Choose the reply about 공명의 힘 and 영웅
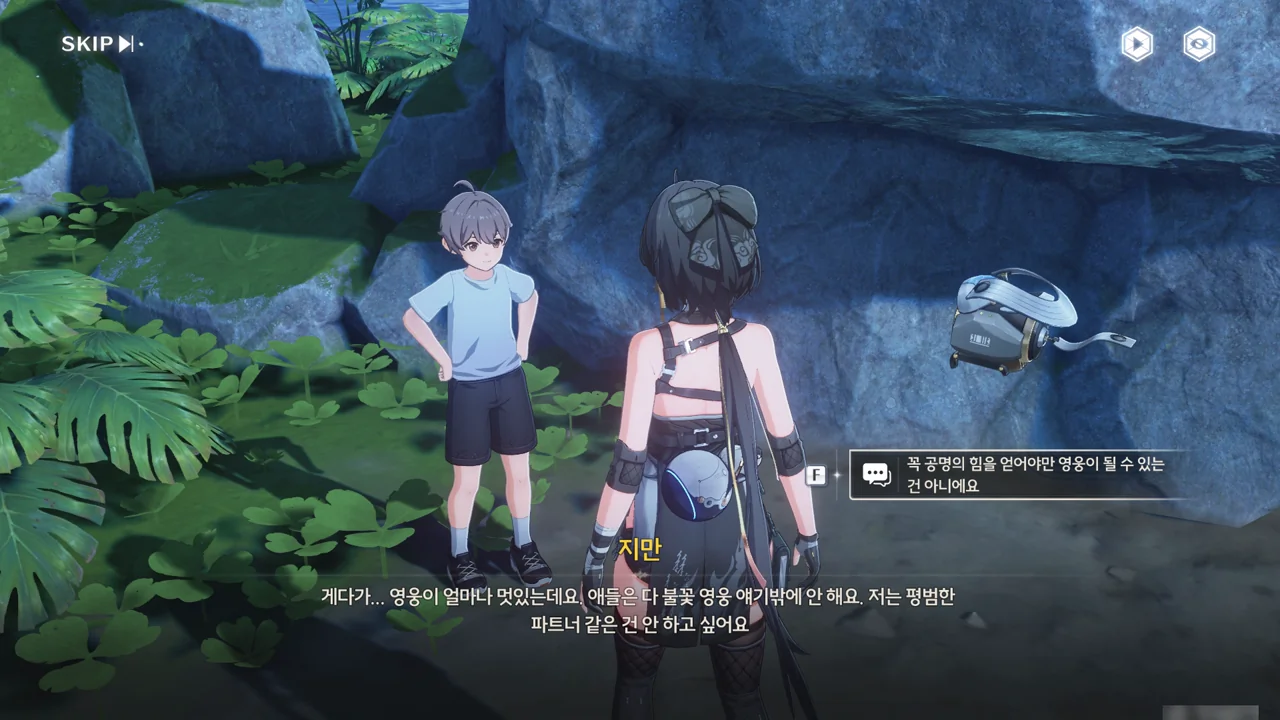Screen dimensions: 1280x720 (x=1020, y=475)
